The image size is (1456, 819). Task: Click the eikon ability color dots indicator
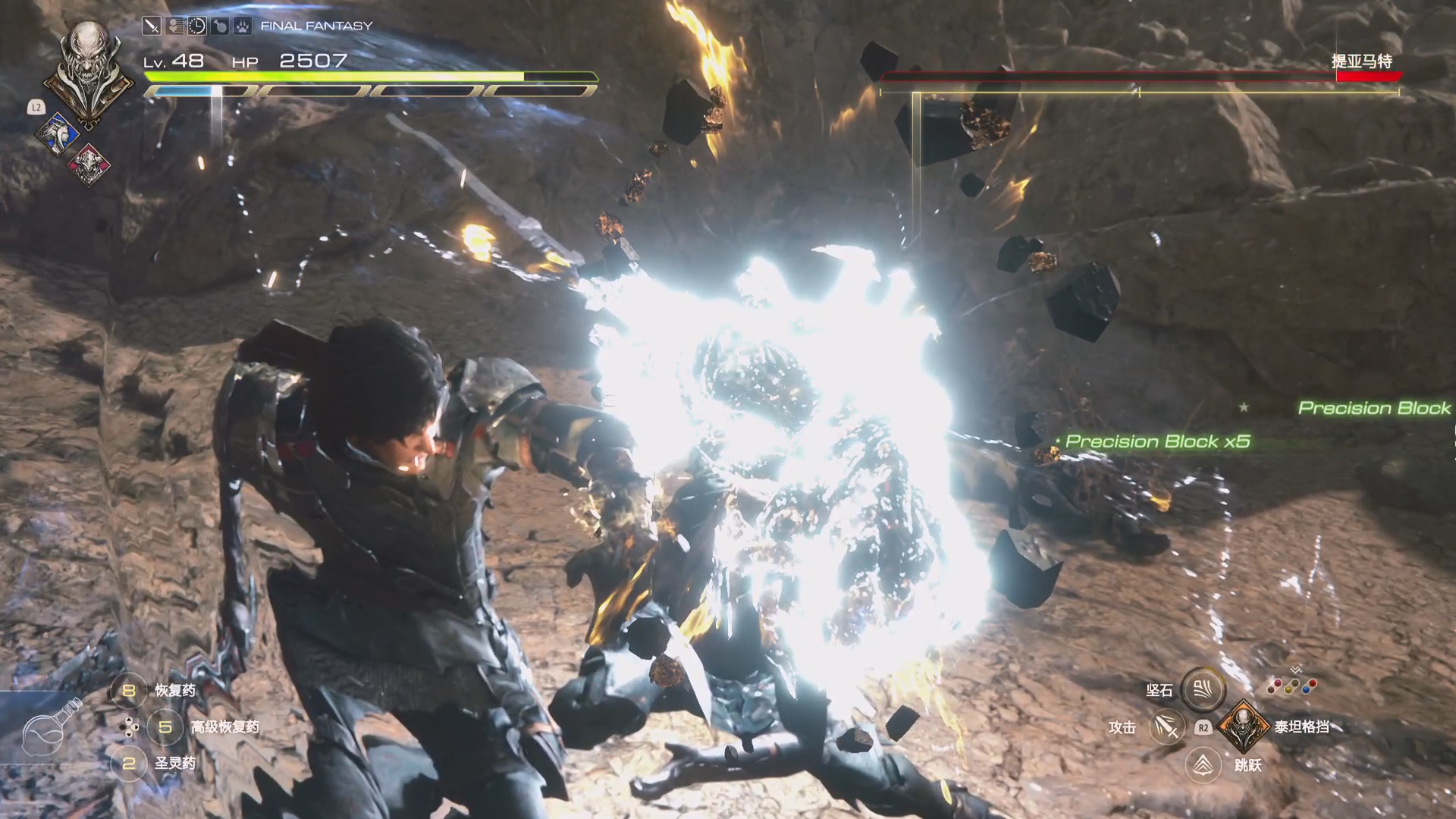(1292, 685)
